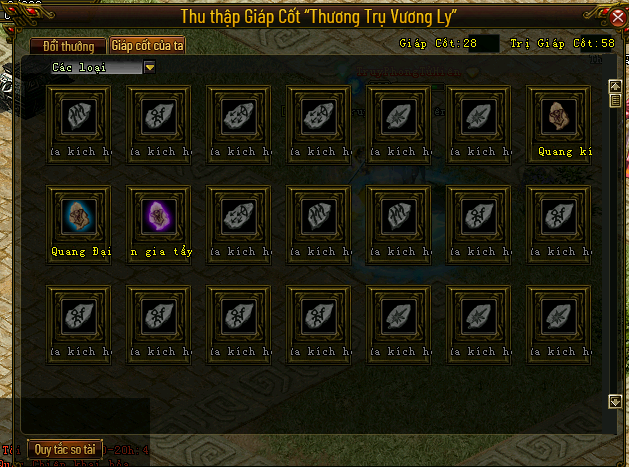Close the Thu thập Giáp Cốt window

[x=616, y=17]
